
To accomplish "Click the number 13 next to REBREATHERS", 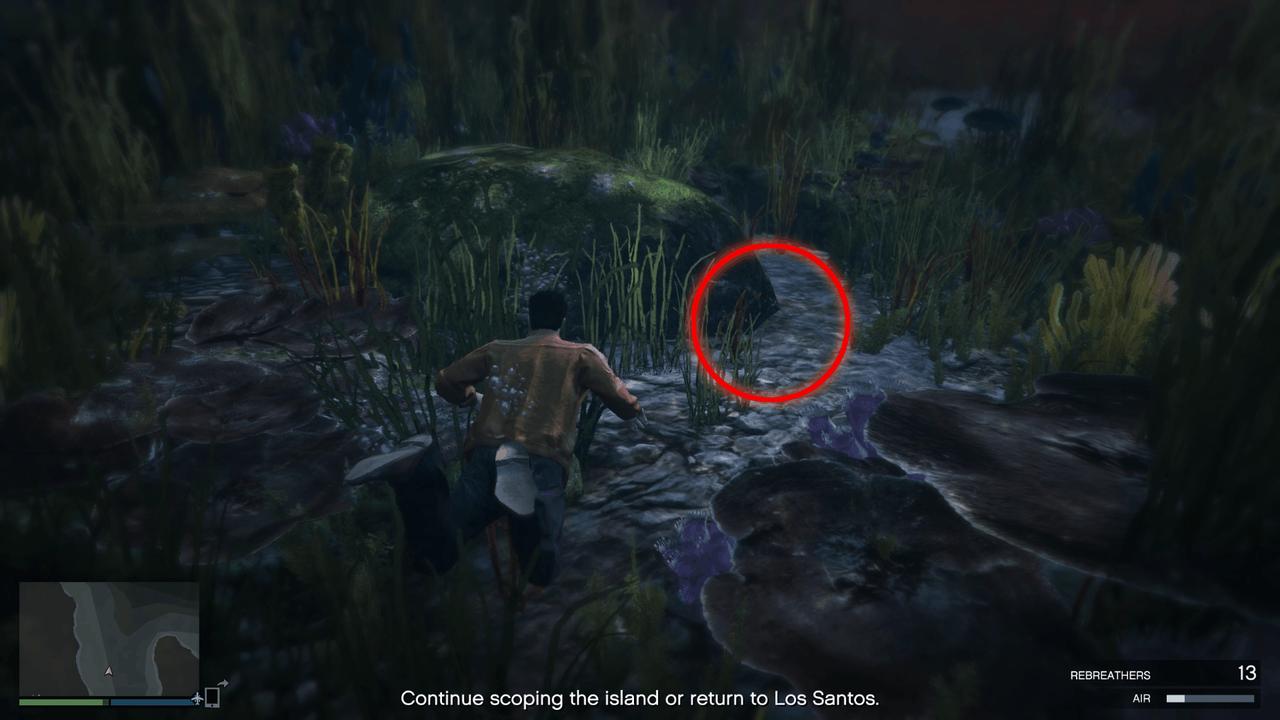I will pyautogui.click(x=1247, y=672).
